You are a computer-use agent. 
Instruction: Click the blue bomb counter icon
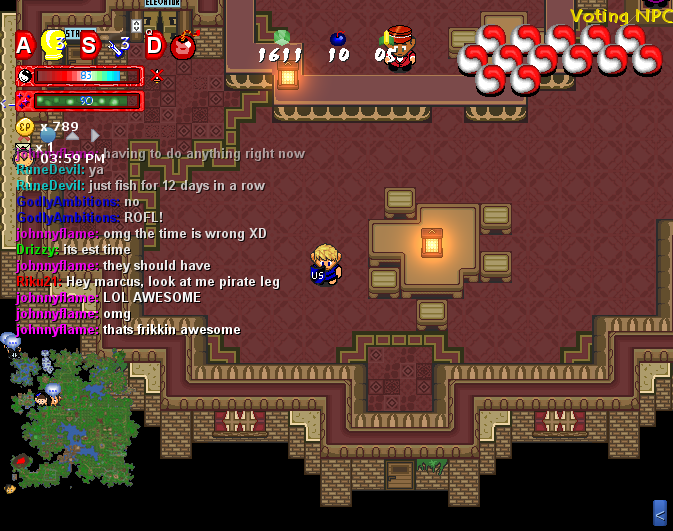point(338,39)
